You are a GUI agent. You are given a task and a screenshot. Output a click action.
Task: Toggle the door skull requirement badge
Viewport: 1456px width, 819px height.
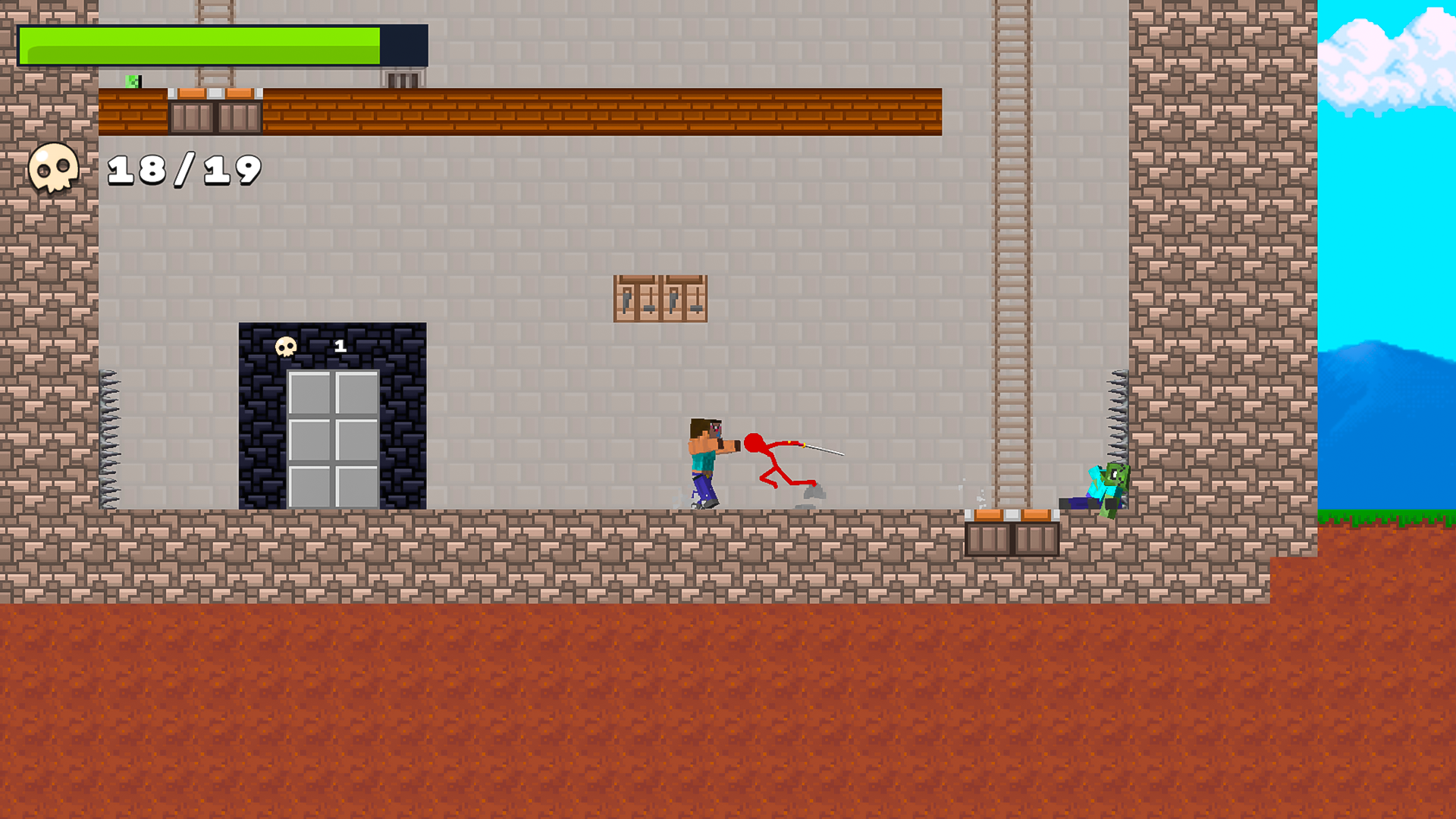339,347
